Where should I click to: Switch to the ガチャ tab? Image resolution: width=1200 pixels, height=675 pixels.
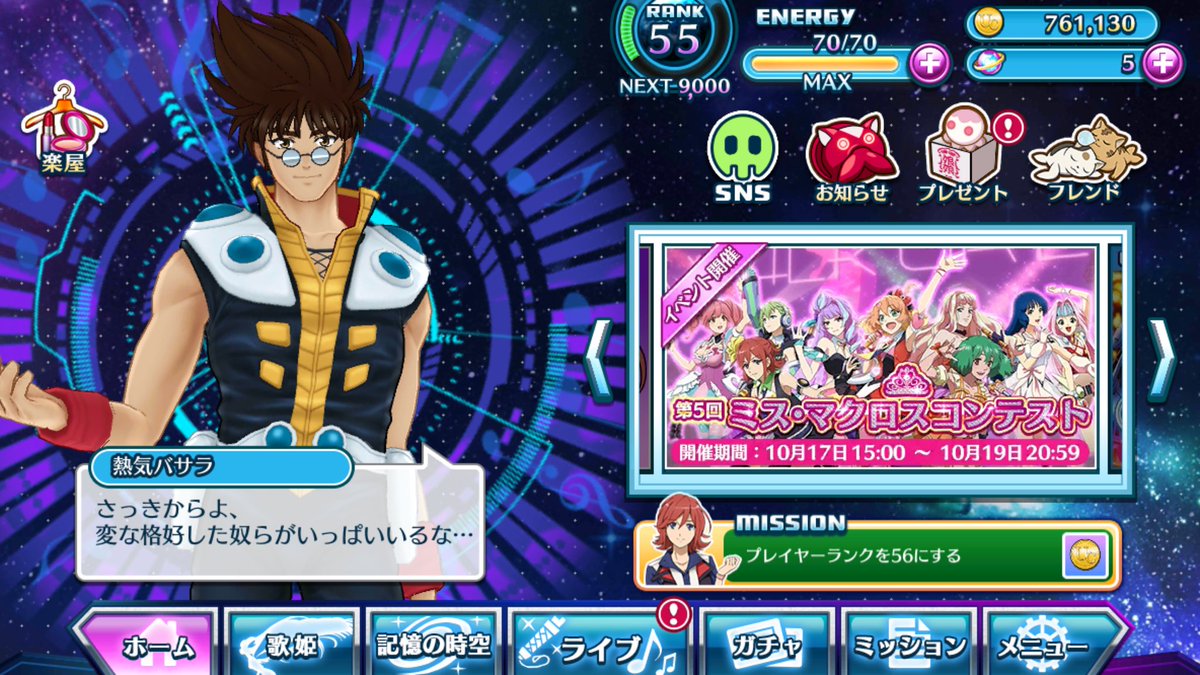765,643
